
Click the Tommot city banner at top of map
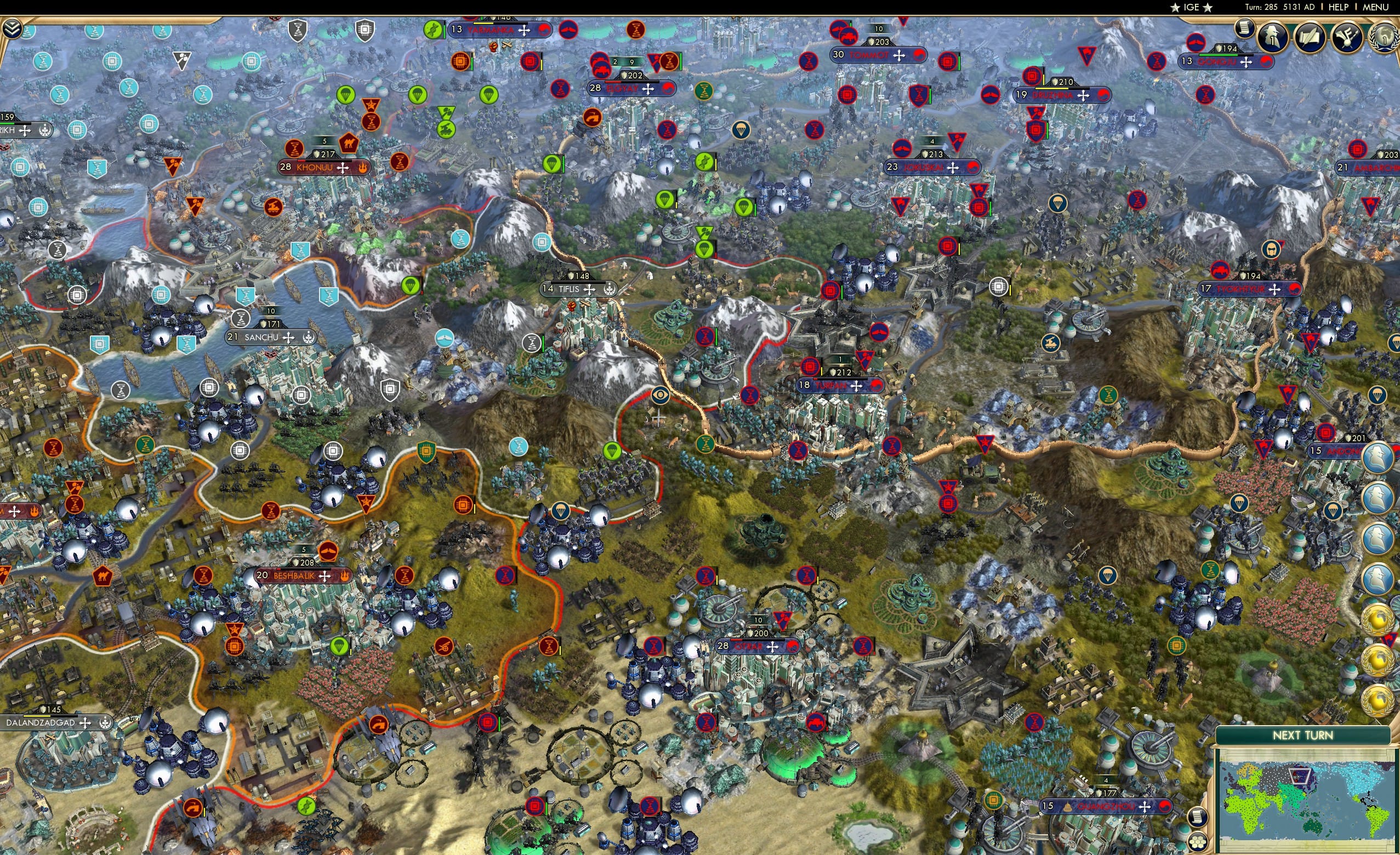coord(878,55)
